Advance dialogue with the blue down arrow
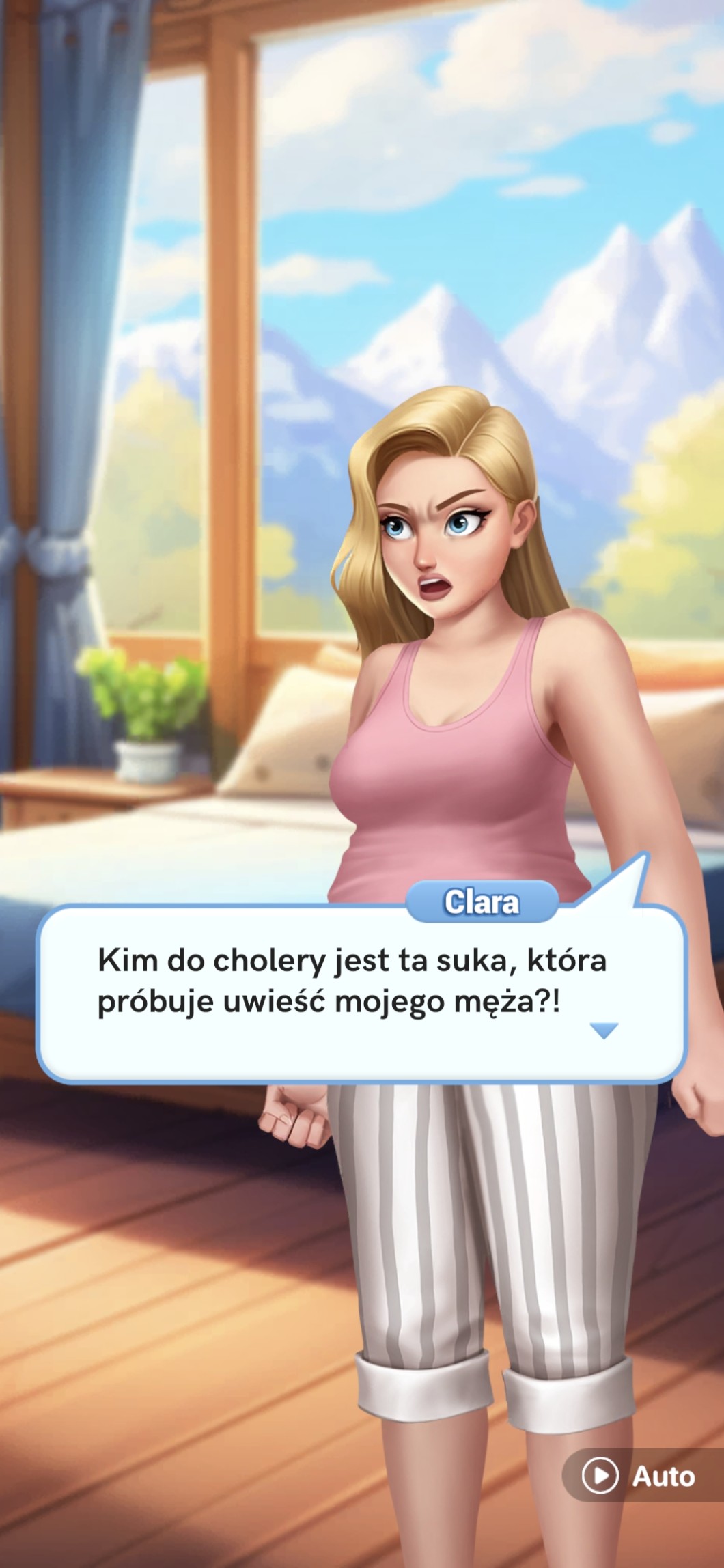Viewport: 724px width, 1568px height. (604, 1031)
